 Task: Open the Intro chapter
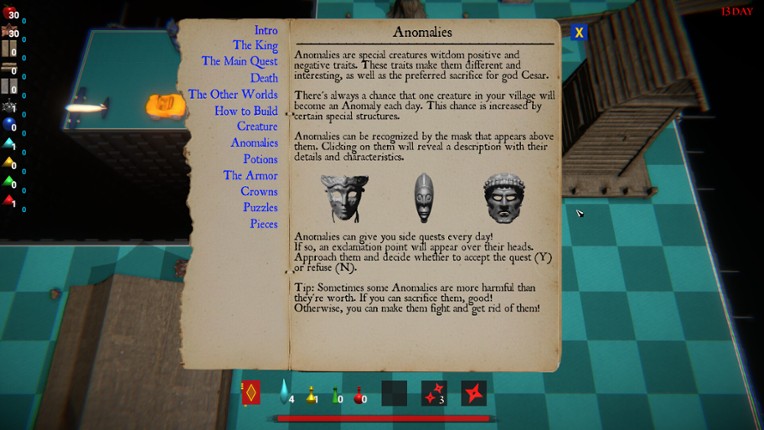pos(265,31)
